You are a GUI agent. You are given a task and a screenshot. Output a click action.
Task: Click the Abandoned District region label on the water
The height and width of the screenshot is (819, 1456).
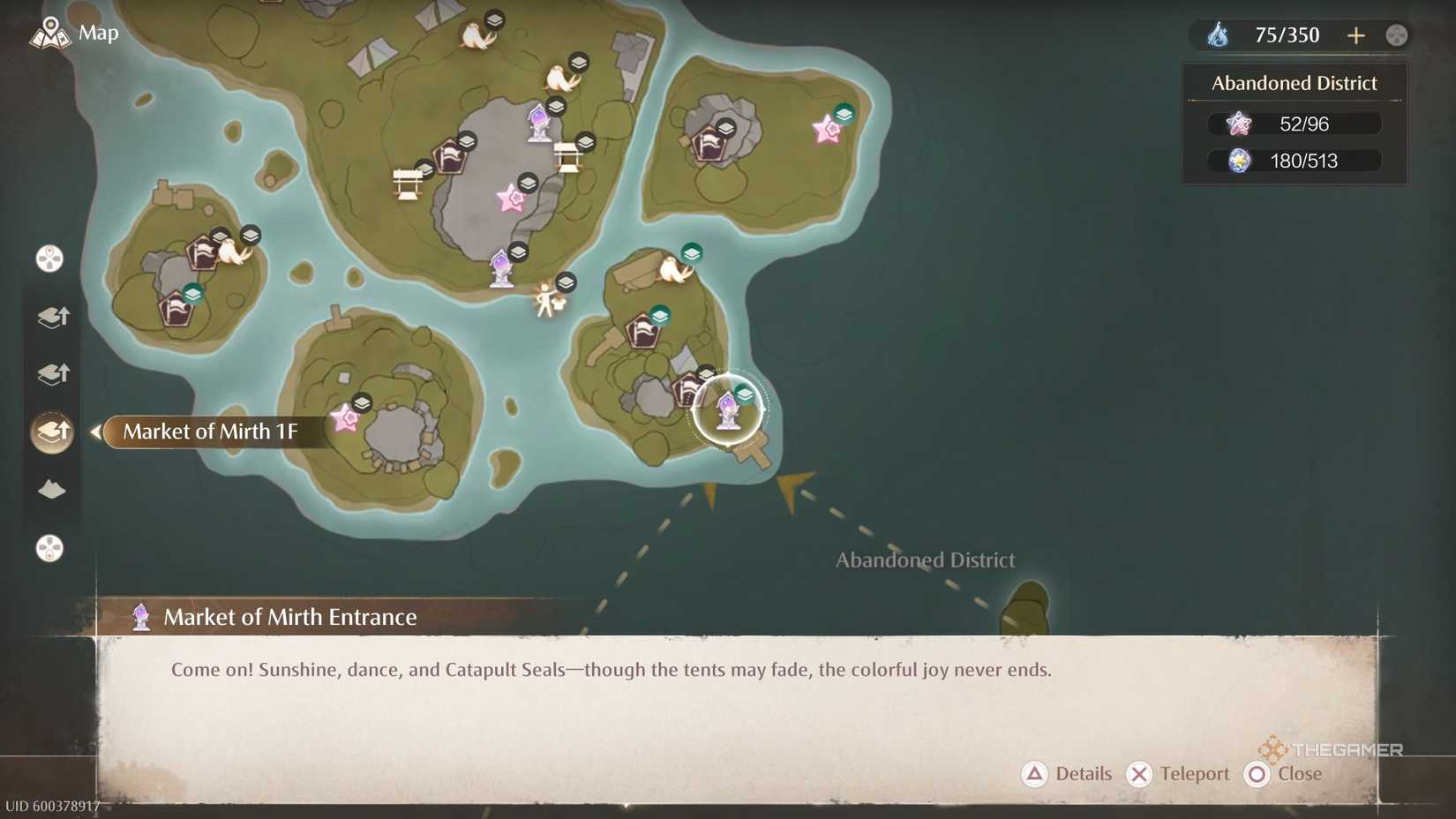point(925,560)
